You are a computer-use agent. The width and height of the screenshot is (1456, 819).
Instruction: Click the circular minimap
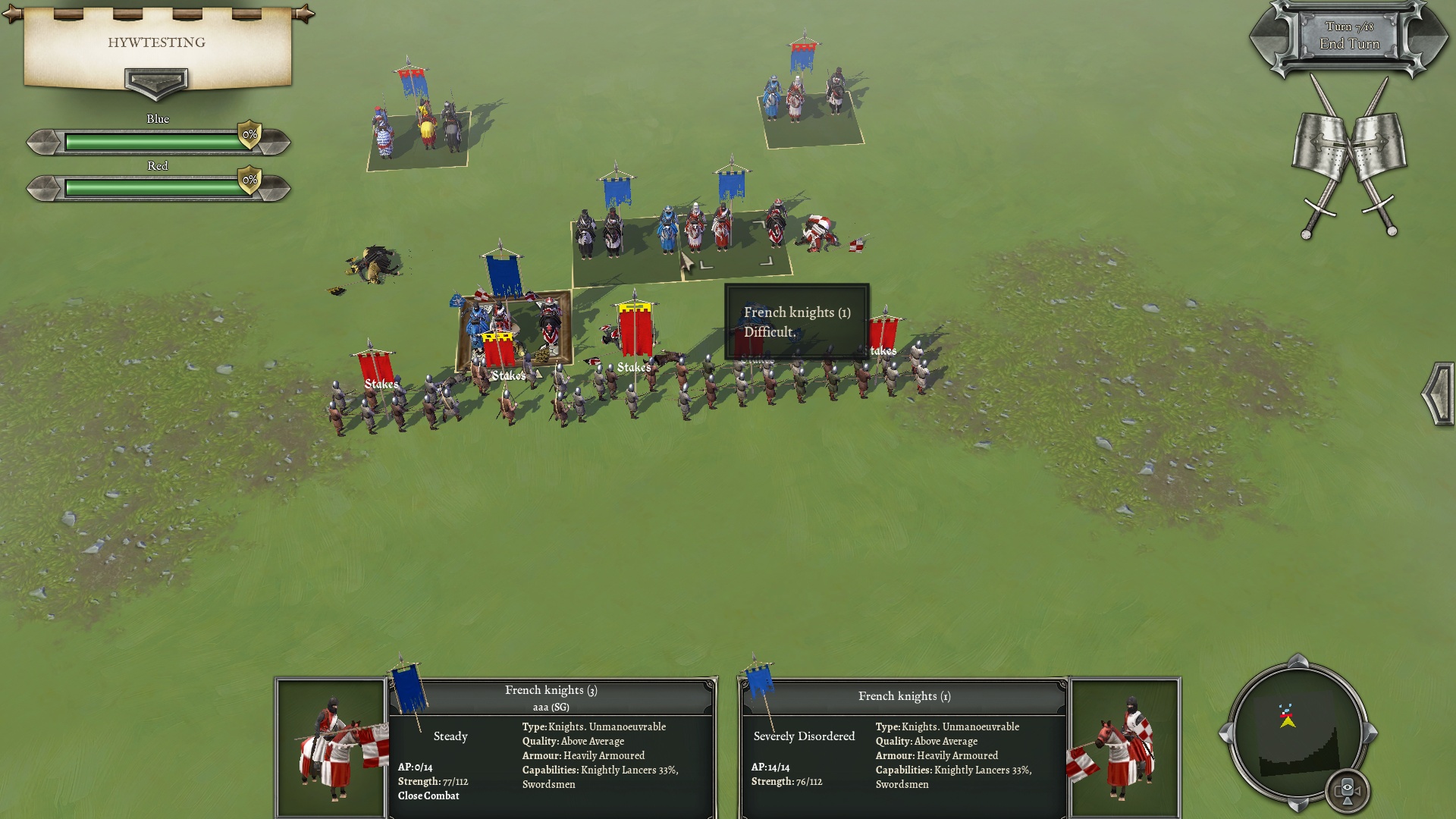click(1297, 732)
